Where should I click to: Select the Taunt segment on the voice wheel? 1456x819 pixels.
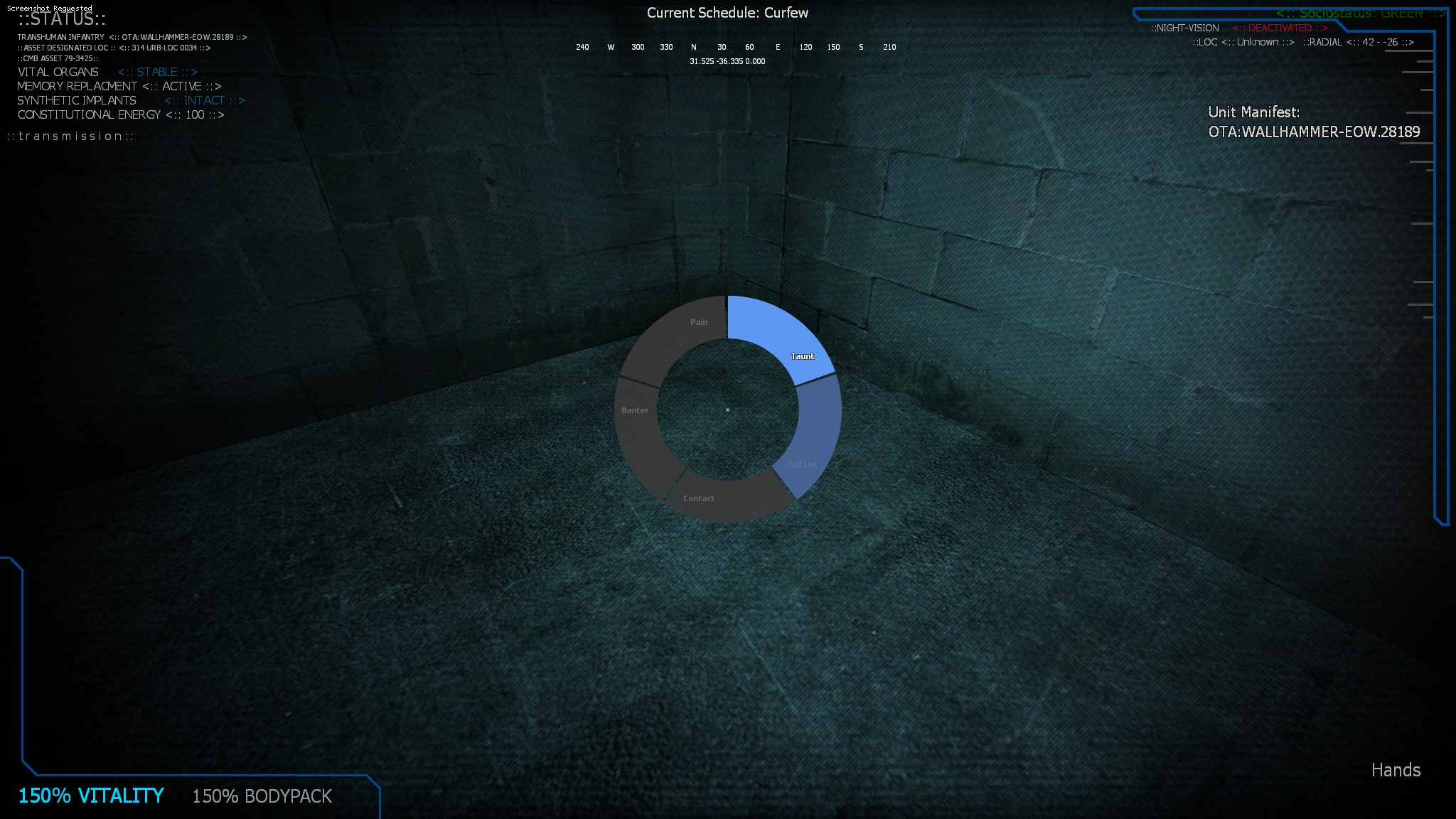point(803,355)
